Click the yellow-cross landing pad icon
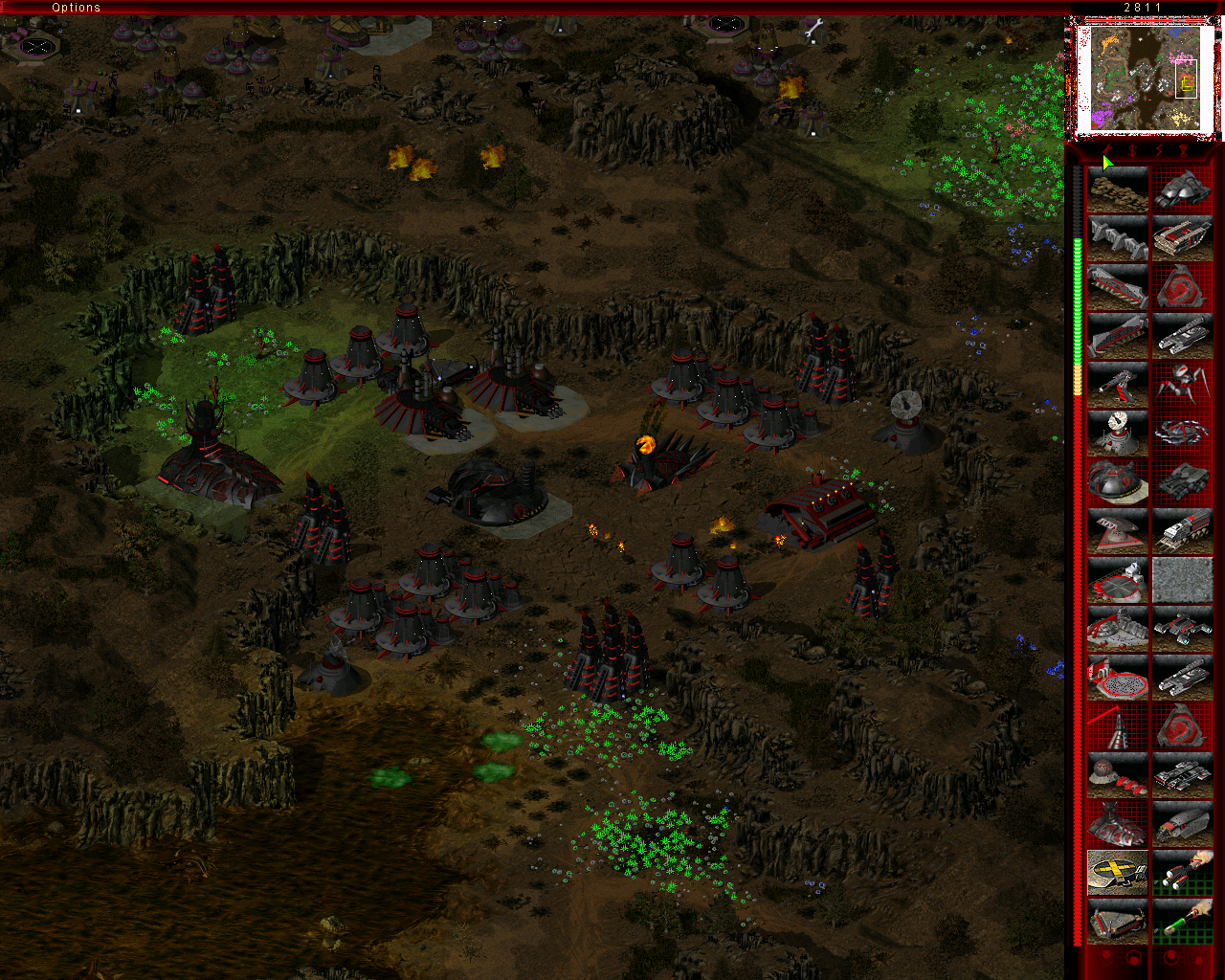The width and height of the screenshot is (1225, 980). 1117,873
